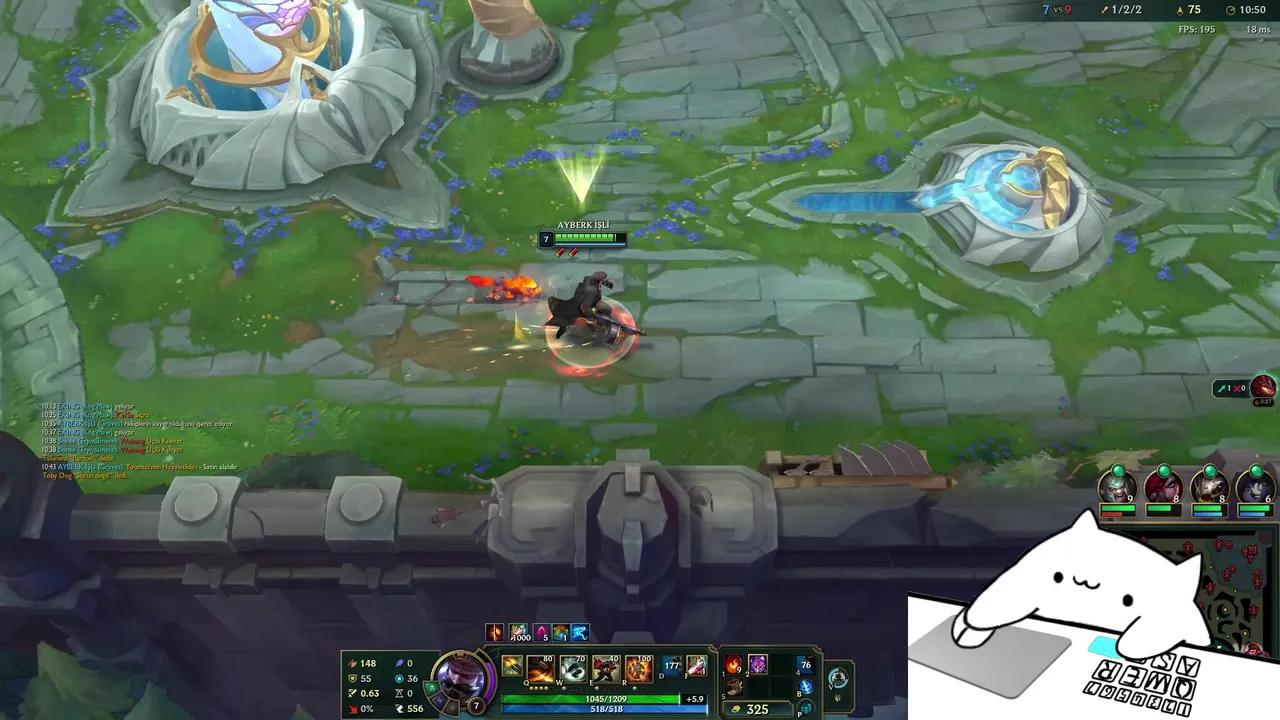Toggle the green gem on a level 8 ally portrait
This screenshot has height=720, width=1280.
[1163, 470]
